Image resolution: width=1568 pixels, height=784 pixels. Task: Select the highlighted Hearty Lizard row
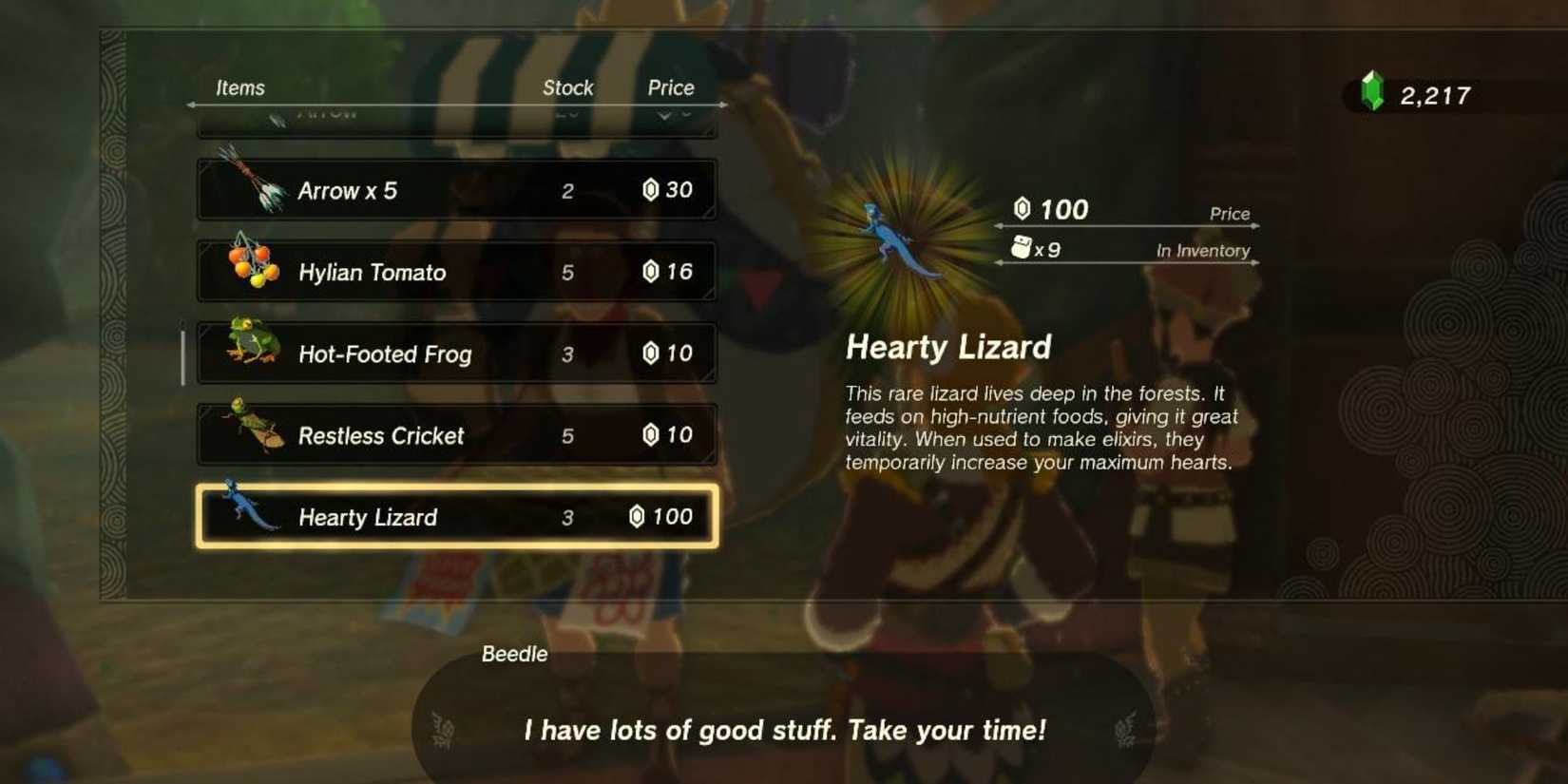tap(454, 516)
